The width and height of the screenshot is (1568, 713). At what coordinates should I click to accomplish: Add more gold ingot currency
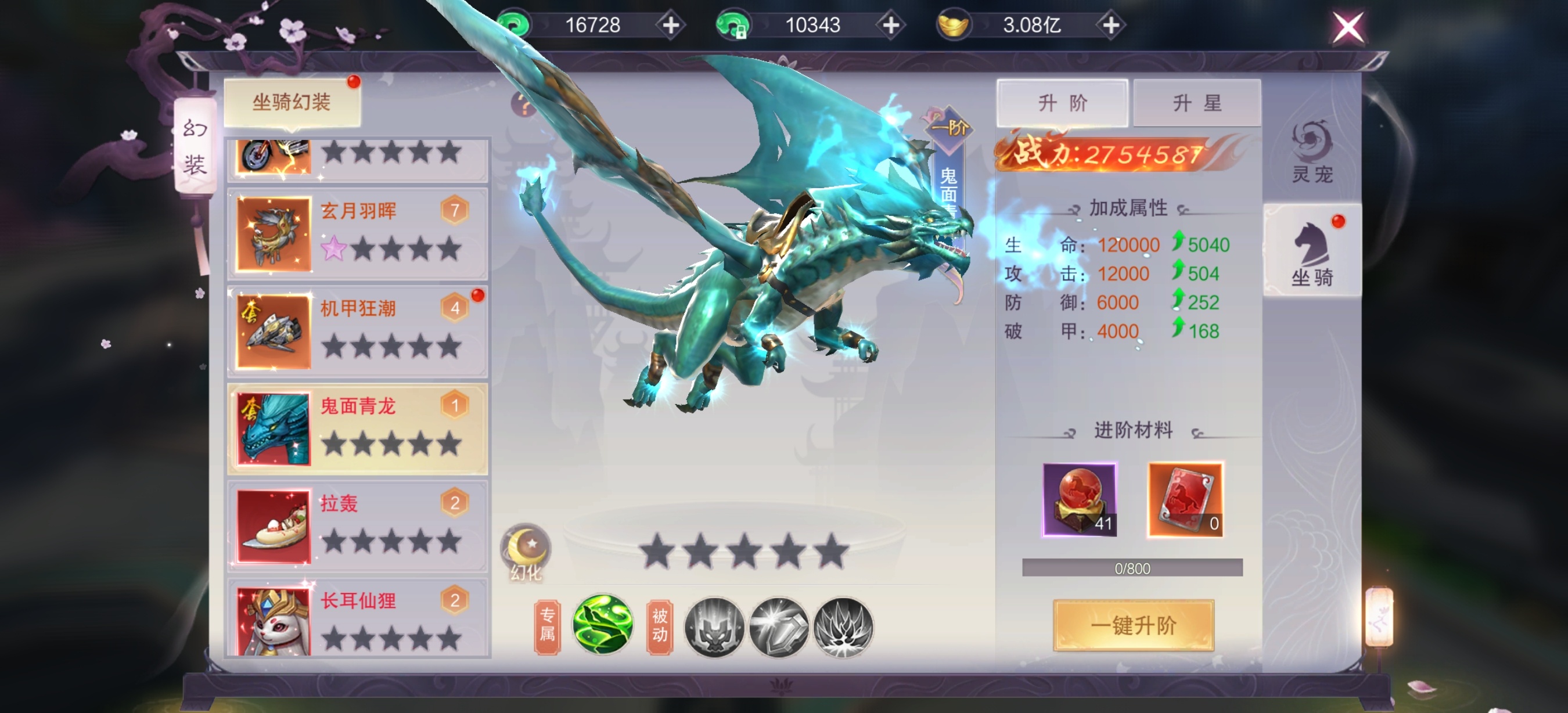click(x=1111, y=26)
